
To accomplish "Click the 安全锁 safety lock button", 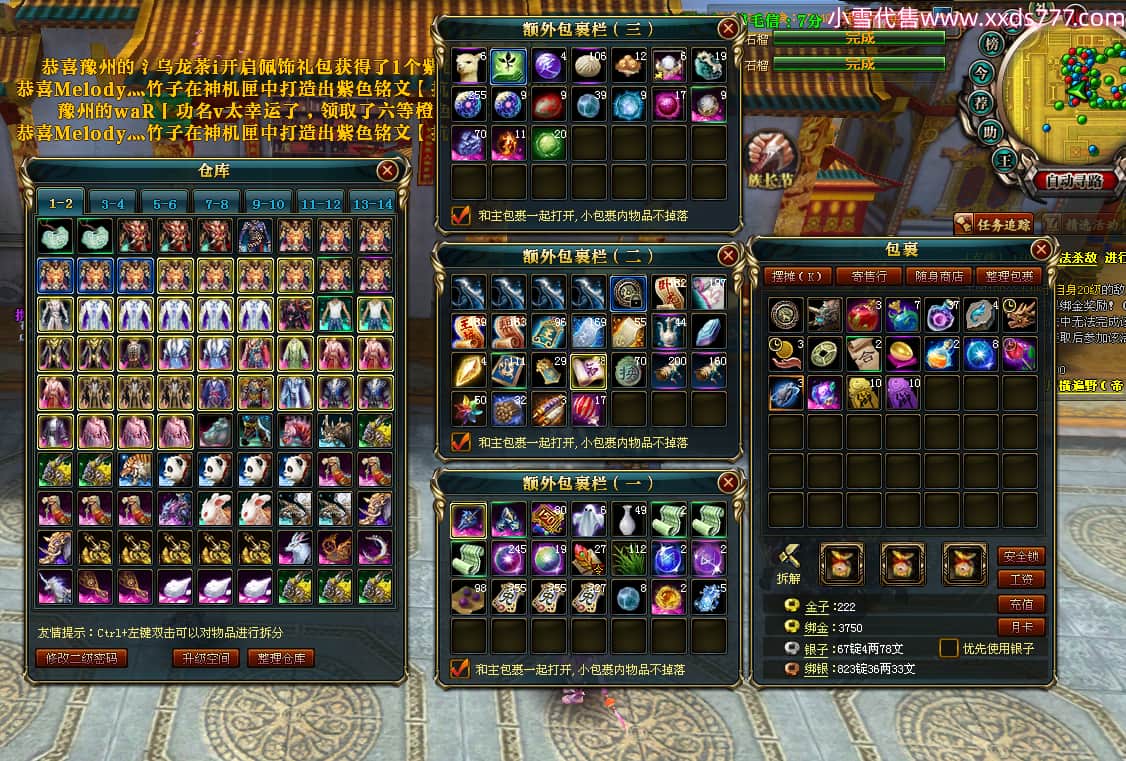I will pos(1021,556).
